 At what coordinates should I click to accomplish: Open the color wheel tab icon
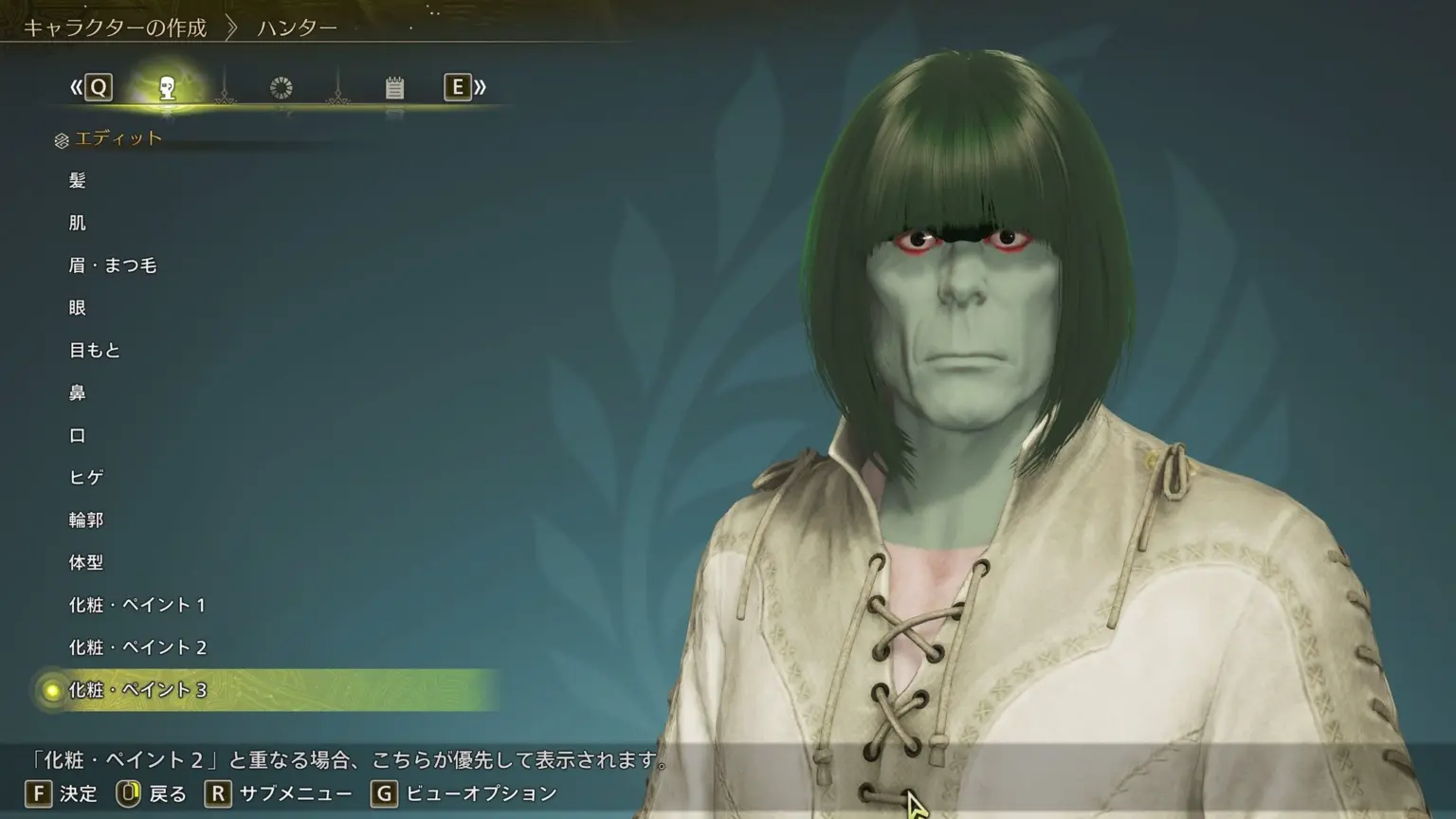click(281, 87)
